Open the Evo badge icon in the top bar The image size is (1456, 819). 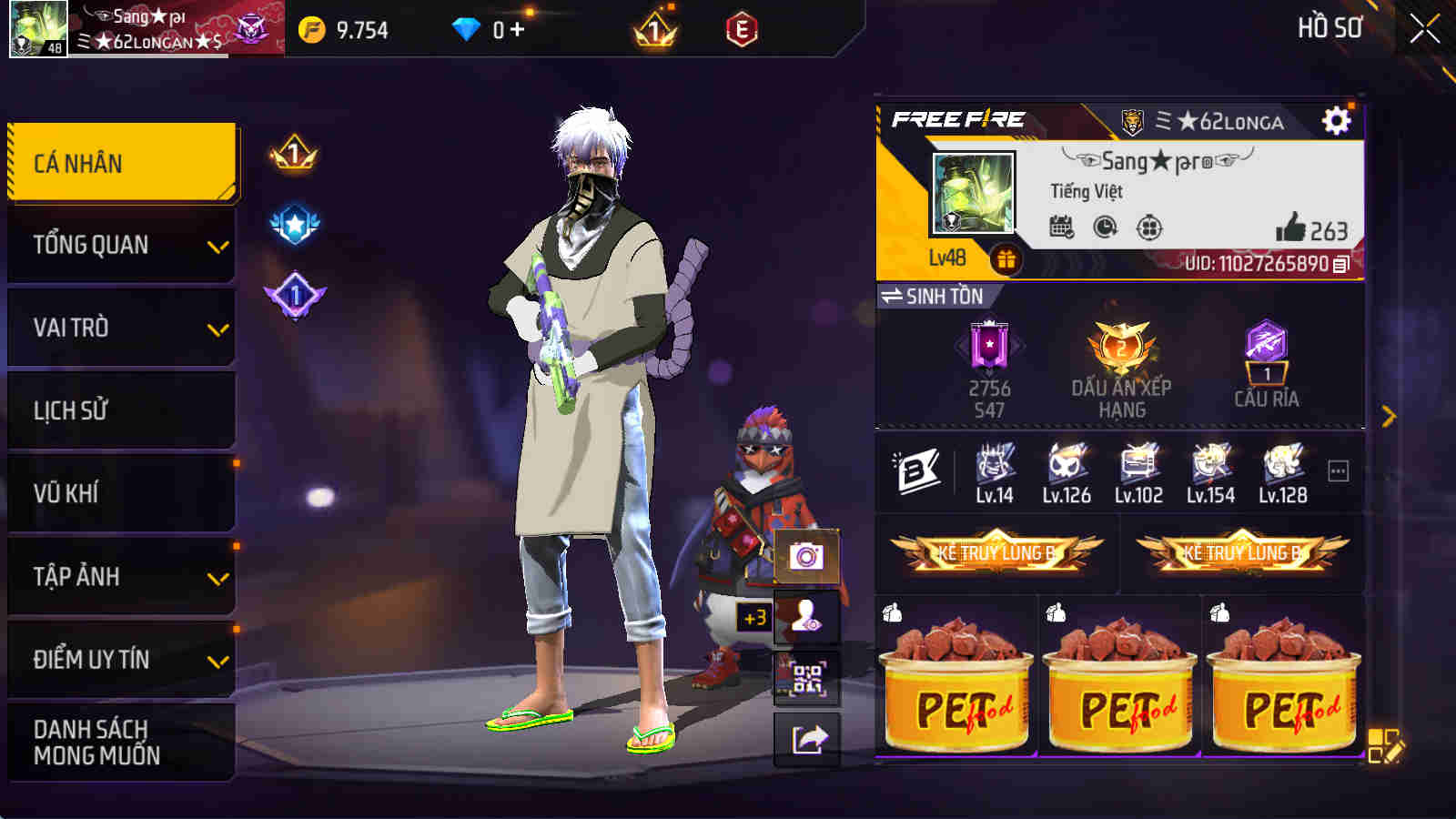point(742,28)
